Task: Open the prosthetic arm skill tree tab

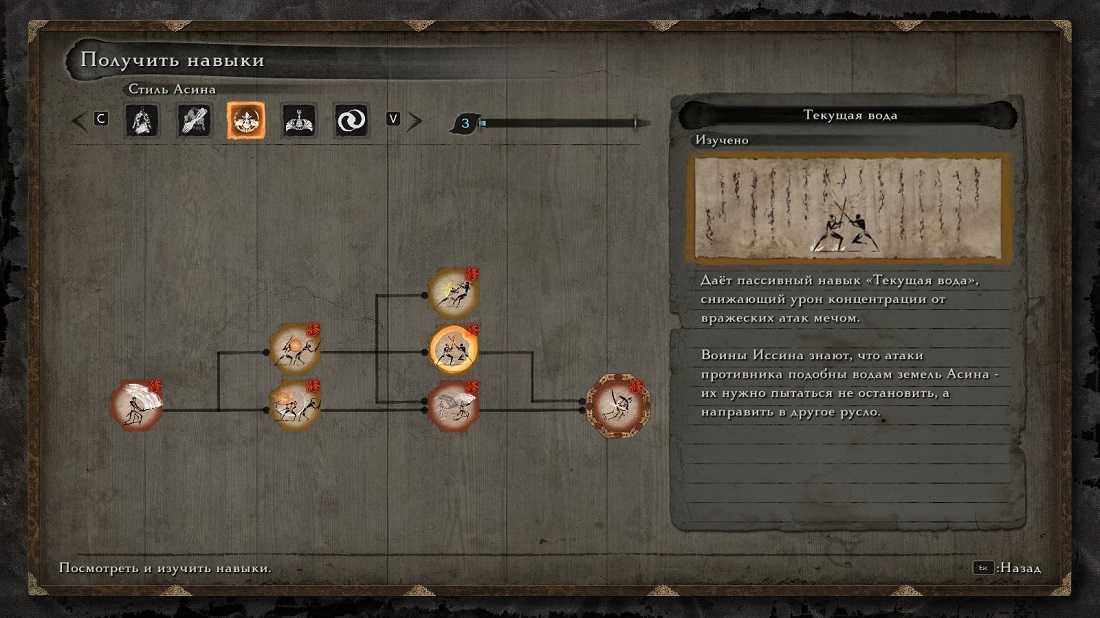Action: 193,121
